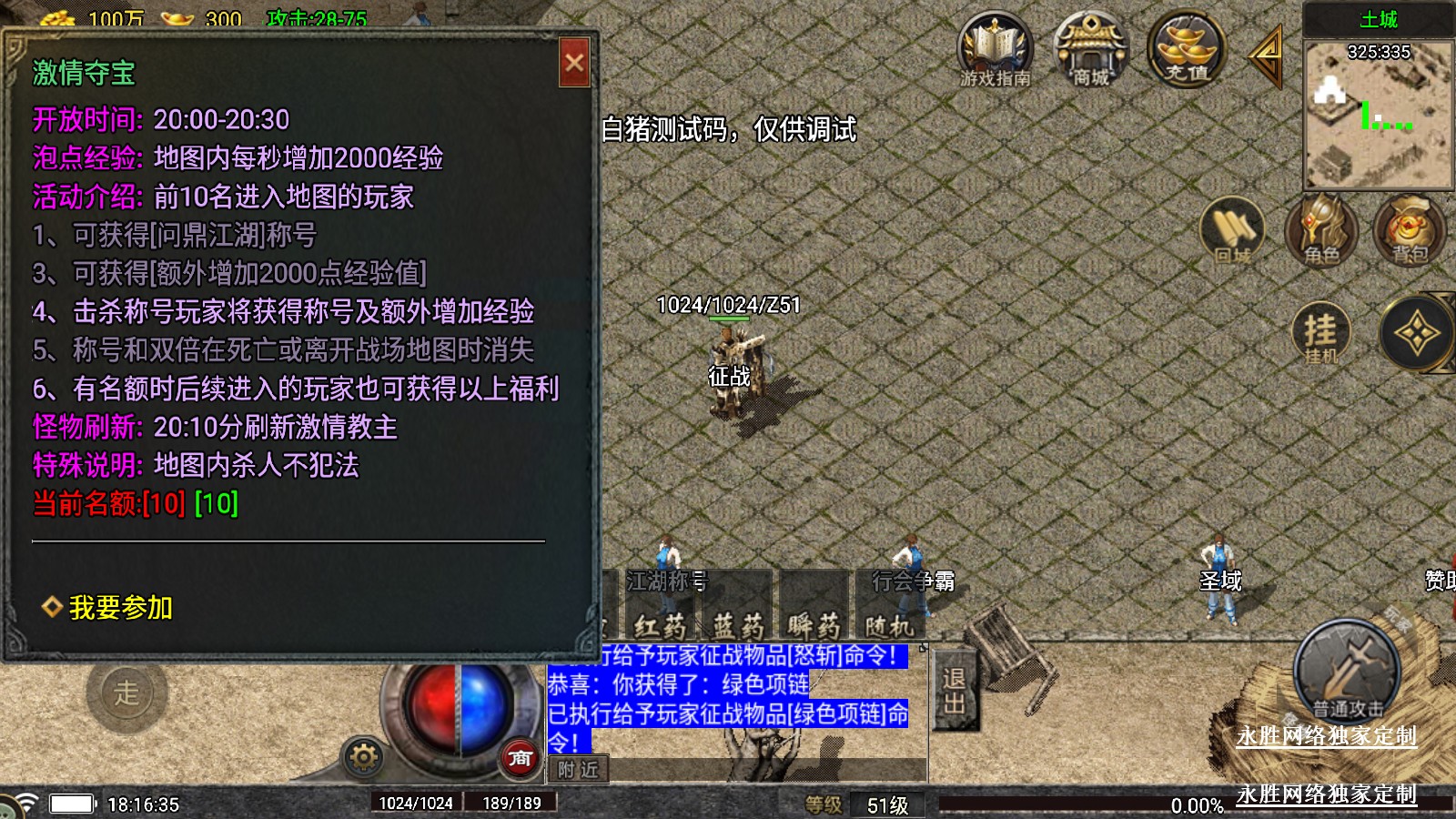Click the 退出 exit button
This screenshot has width=1456, height=819.
[954, 690]
